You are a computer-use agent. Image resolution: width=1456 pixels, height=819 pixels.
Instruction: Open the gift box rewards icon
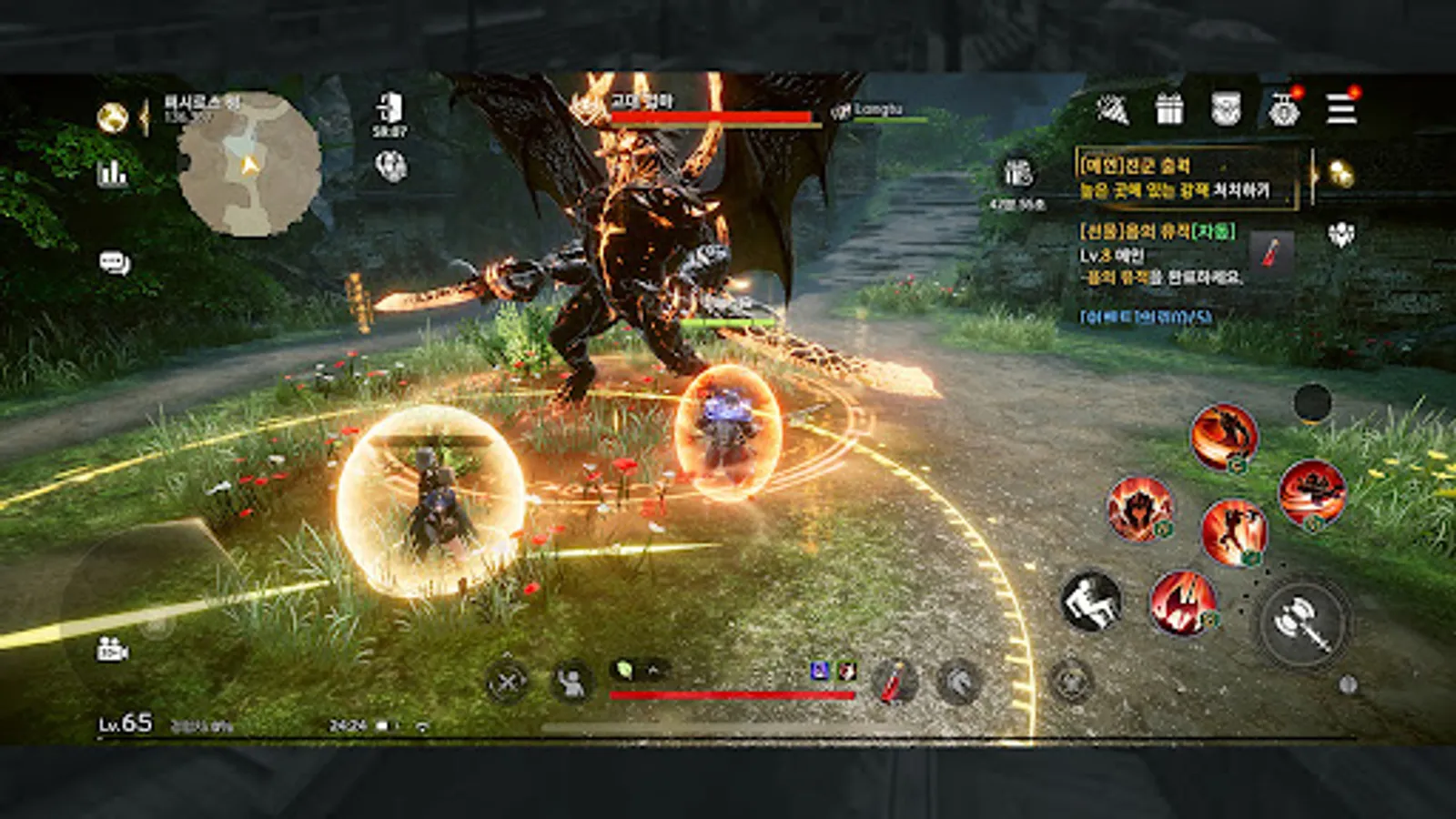1169,109
